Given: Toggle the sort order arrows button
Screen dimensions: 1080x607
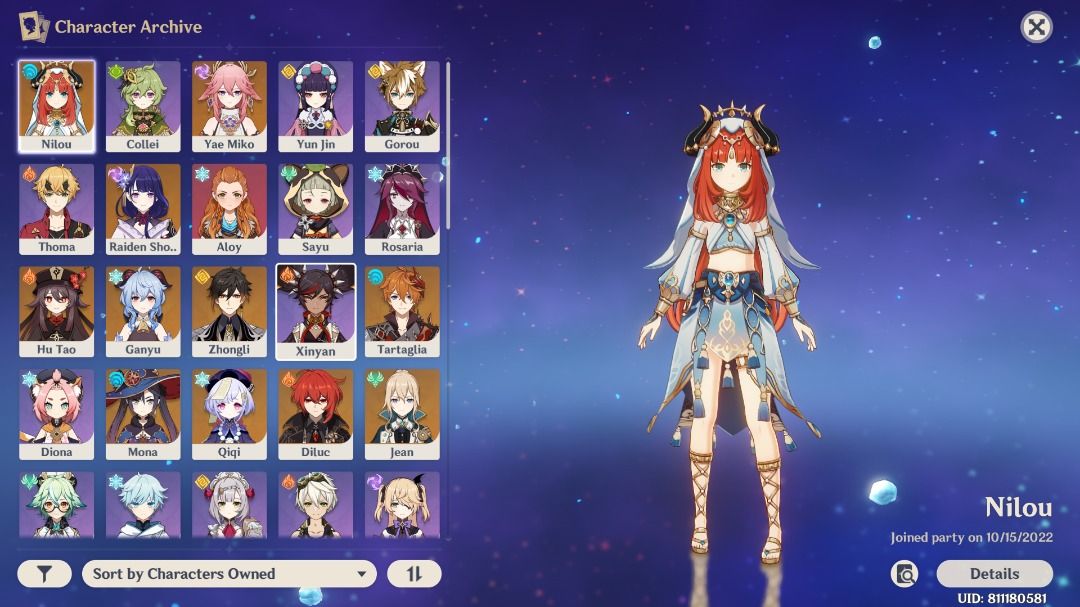Looking at the screenshot, I should pos(414,574).
